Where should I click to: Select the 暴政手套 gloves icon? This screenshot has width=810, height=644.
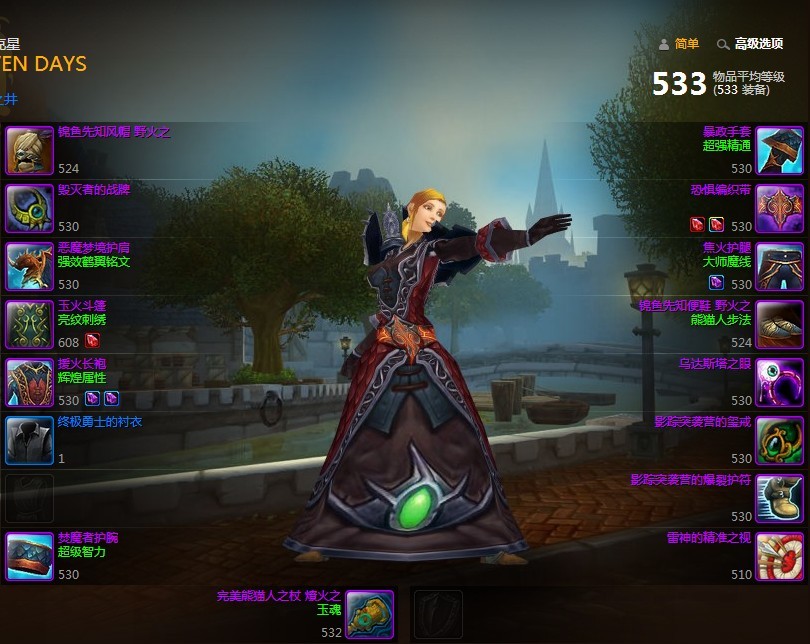[x=779, y=151]
